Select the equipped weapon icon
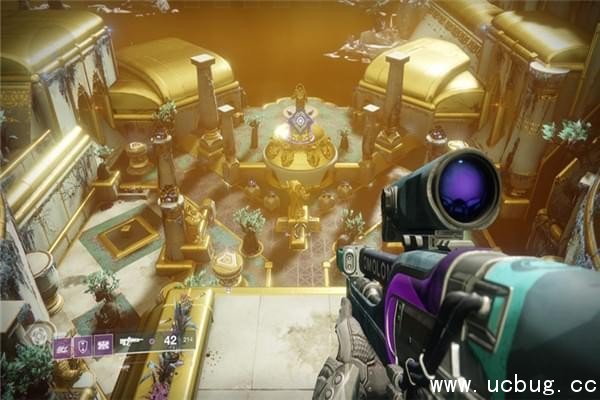 [x=132, y=342]
